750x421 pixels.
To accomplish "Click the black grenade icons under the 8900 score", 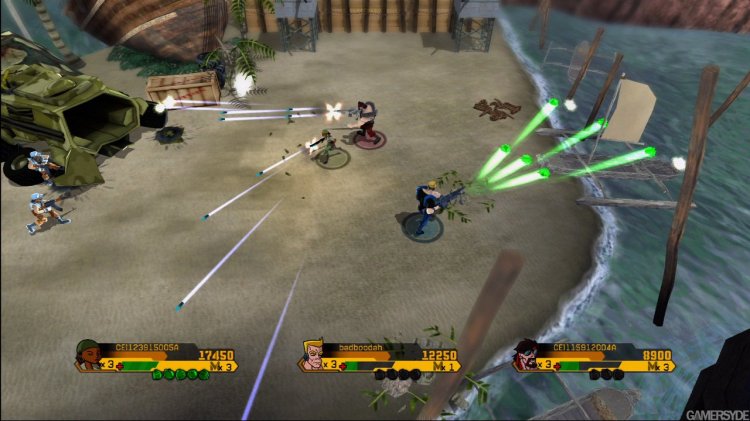I will tap(607, 374).
